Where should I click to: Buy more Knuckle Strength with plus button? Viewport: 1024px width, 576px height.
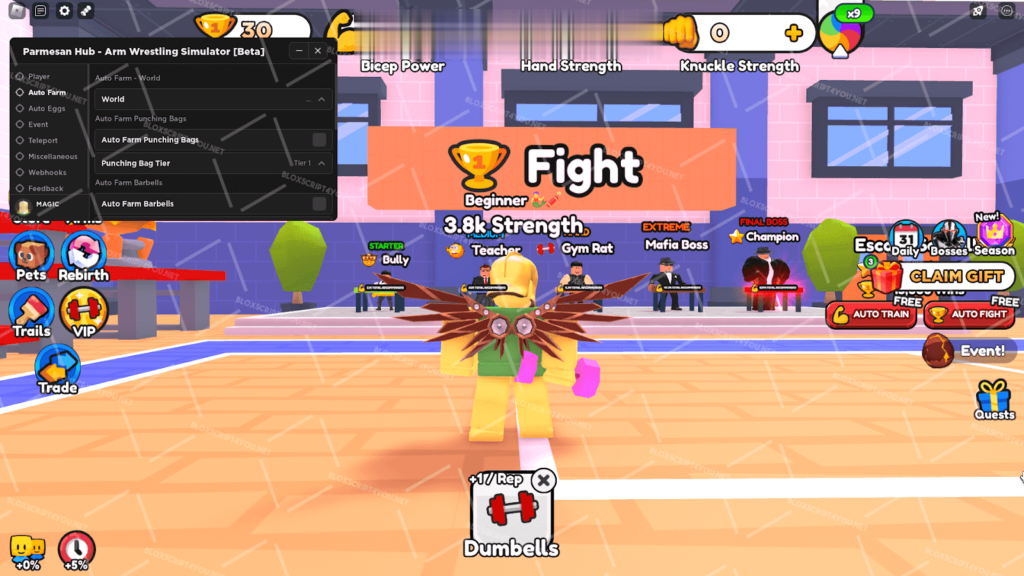pos(794,33)
